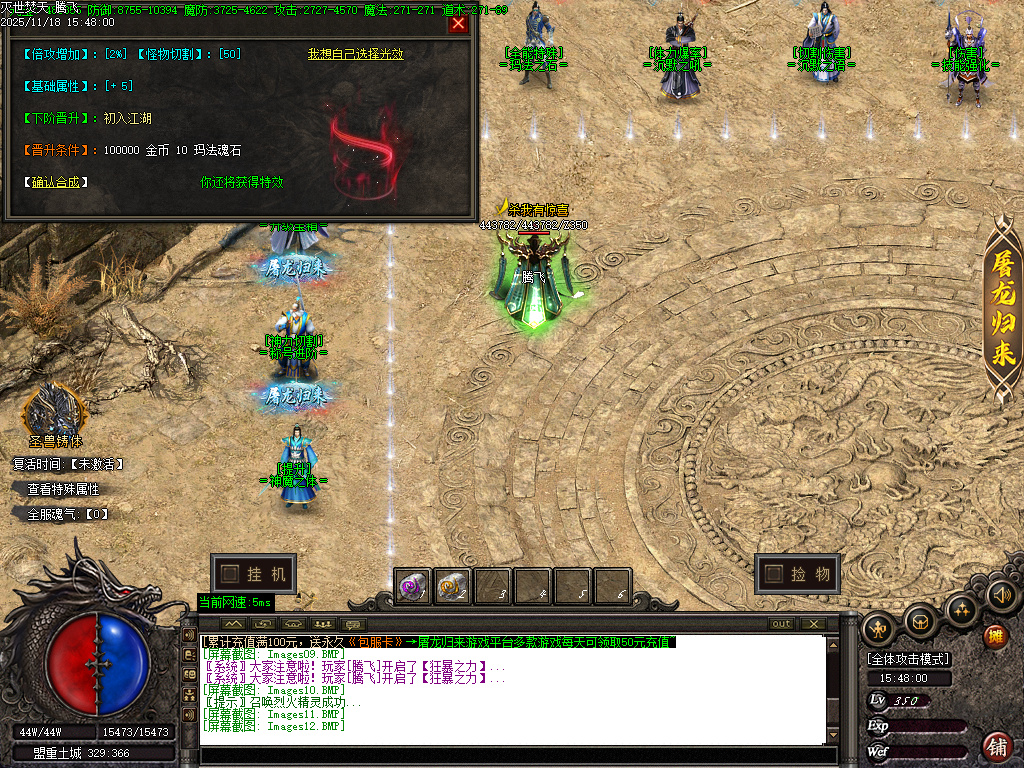Image resolution: width=1024 pixels, height=768 pixels.
Task: Confirm synthesis via 确认合成
Action: (x=55, y=182)
